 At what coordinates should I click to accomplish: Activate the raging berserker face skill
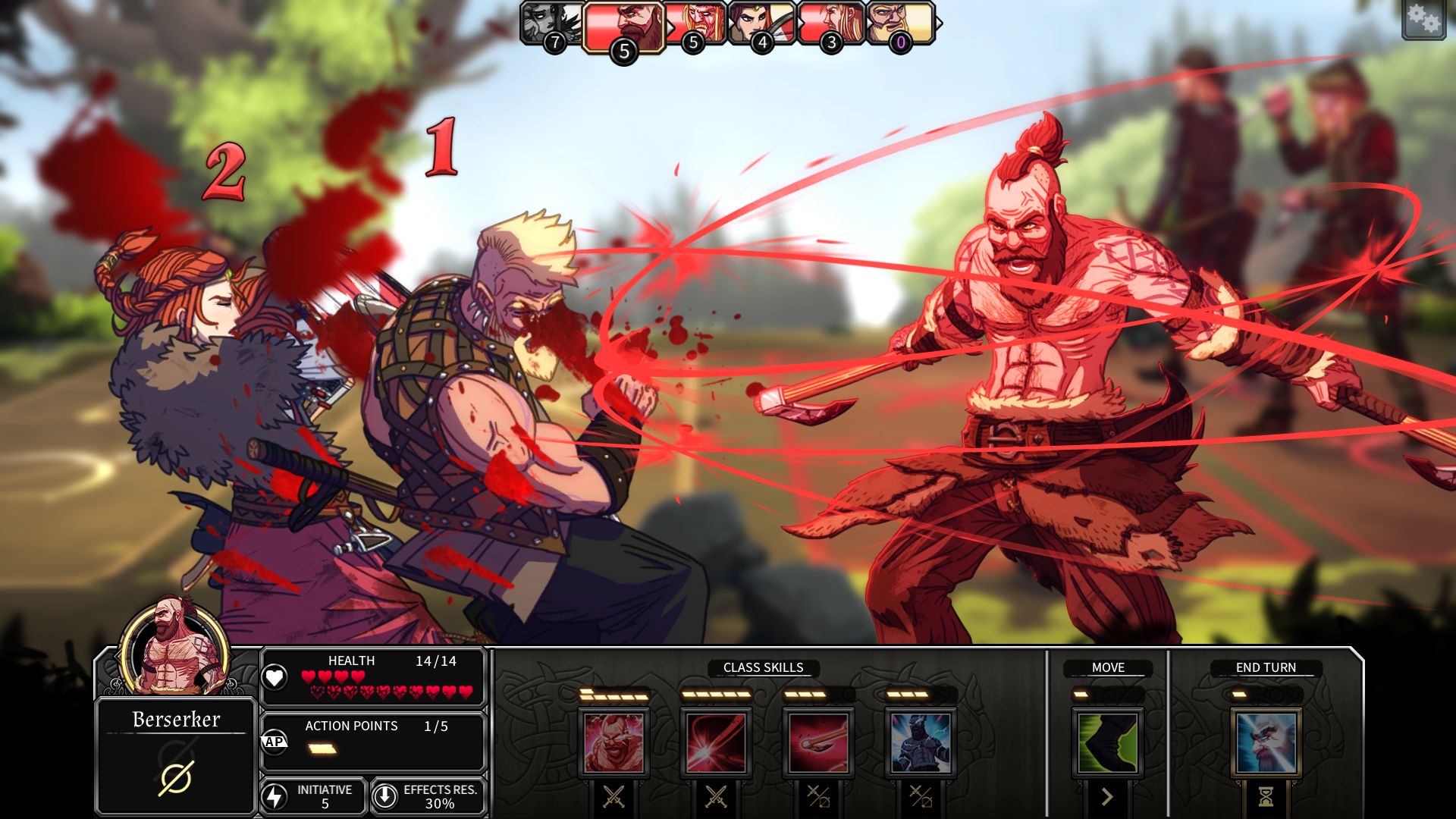coord(613,742)
